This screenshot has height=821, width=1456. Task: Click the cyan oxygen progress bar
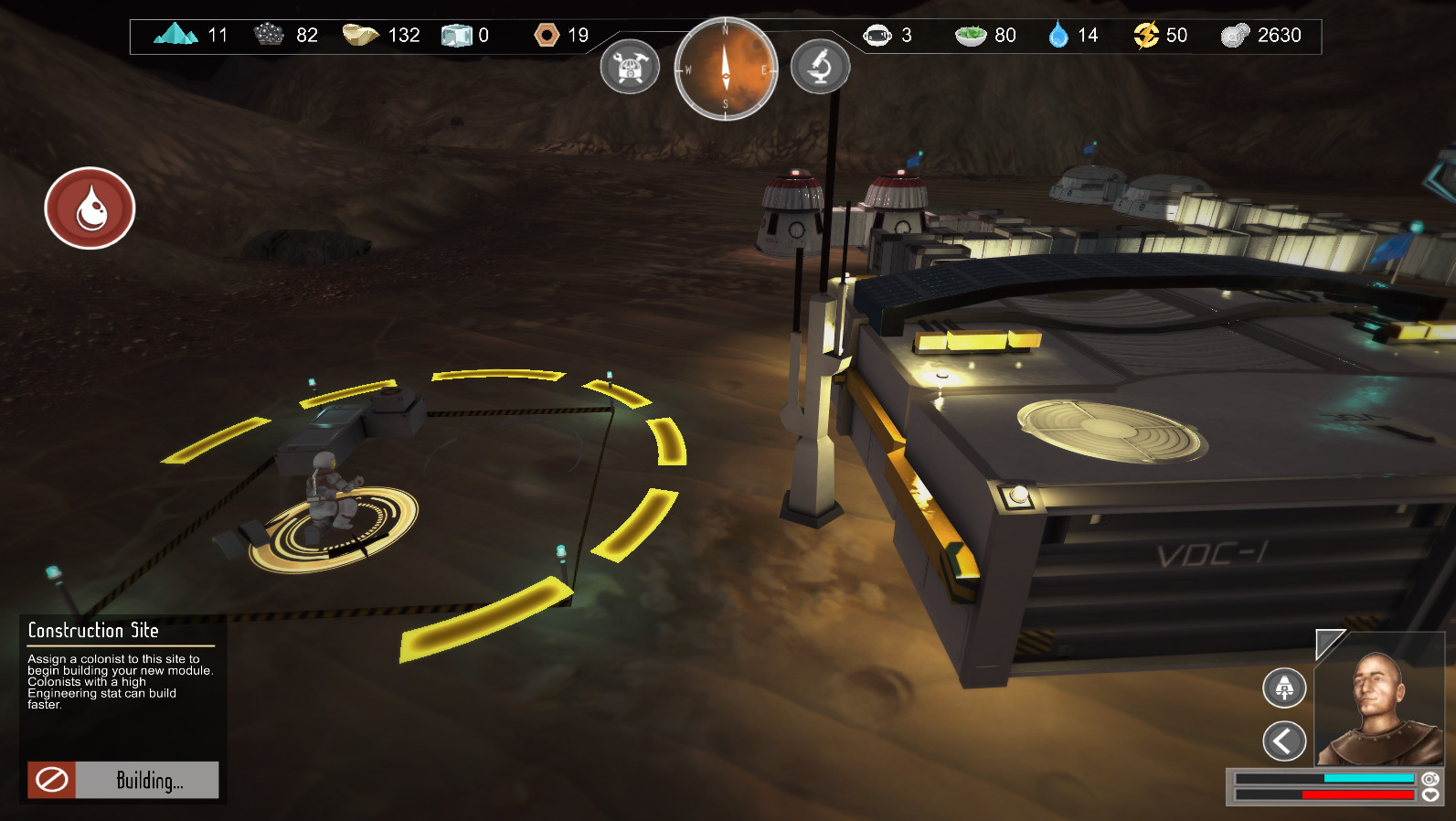pyautogui.click(x=1368, y=779)
